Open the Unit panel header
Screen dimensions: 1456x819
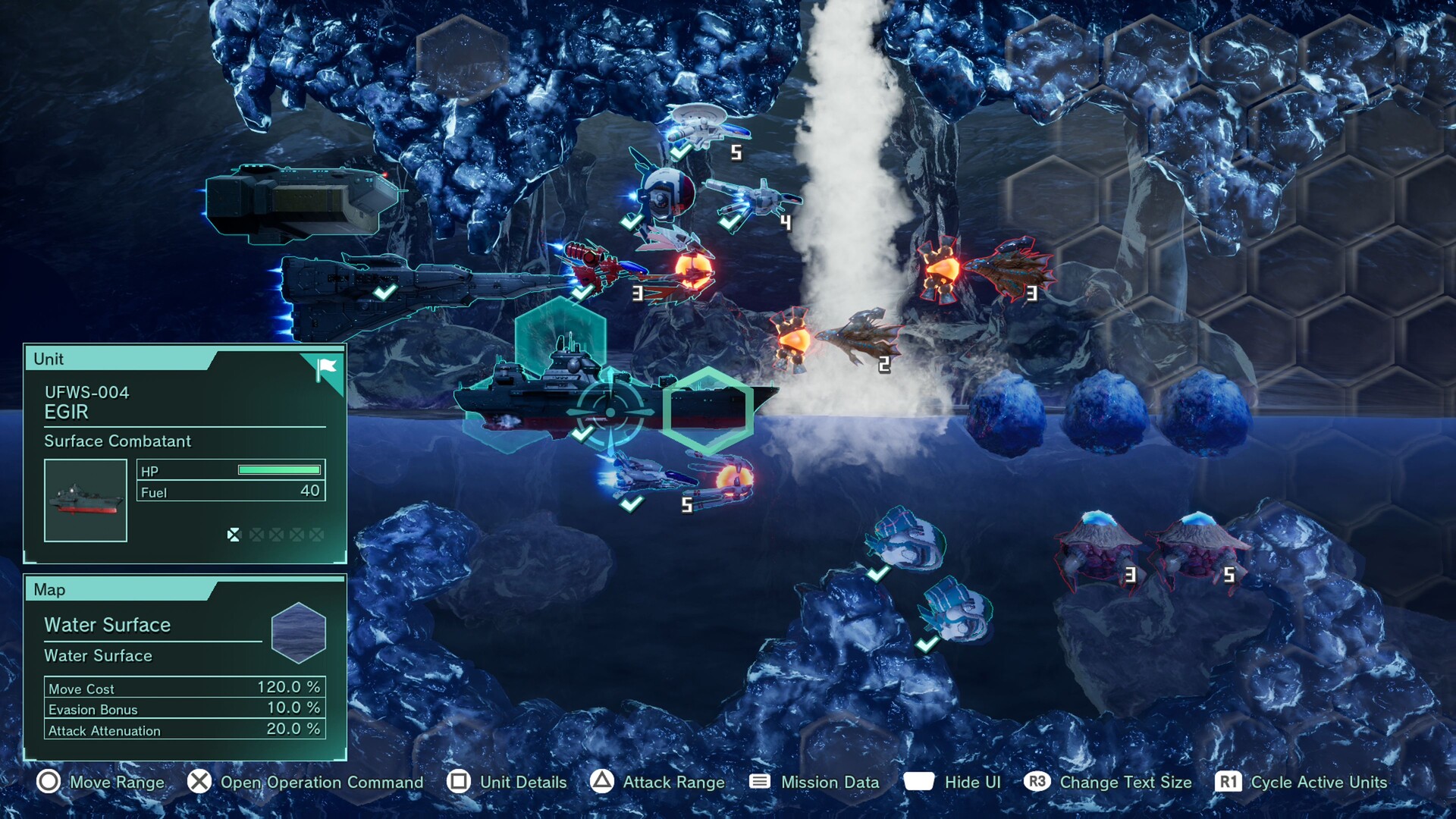pos(49,359)
